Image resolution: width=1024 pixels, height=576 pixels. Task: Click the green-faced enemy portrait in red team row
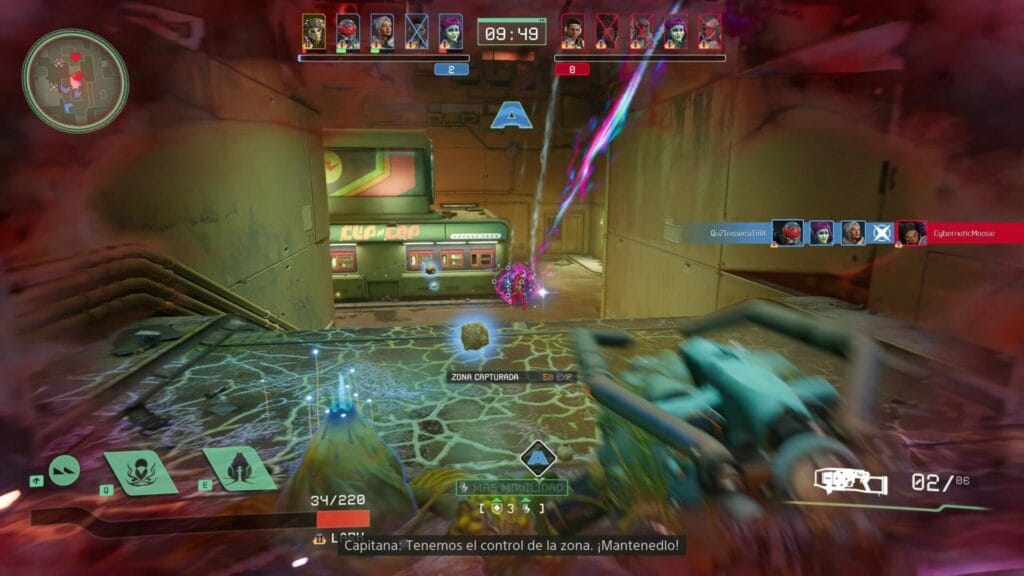676,31
